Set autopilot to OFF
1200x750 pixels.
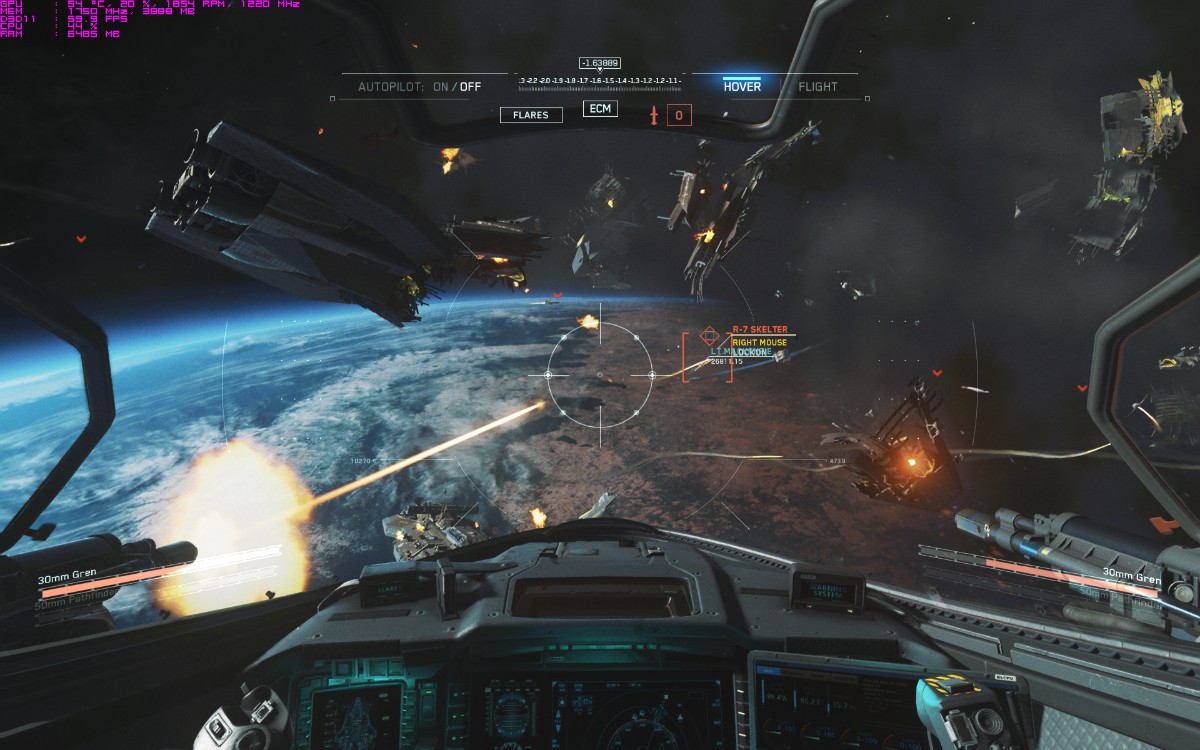tap(470, 87)
